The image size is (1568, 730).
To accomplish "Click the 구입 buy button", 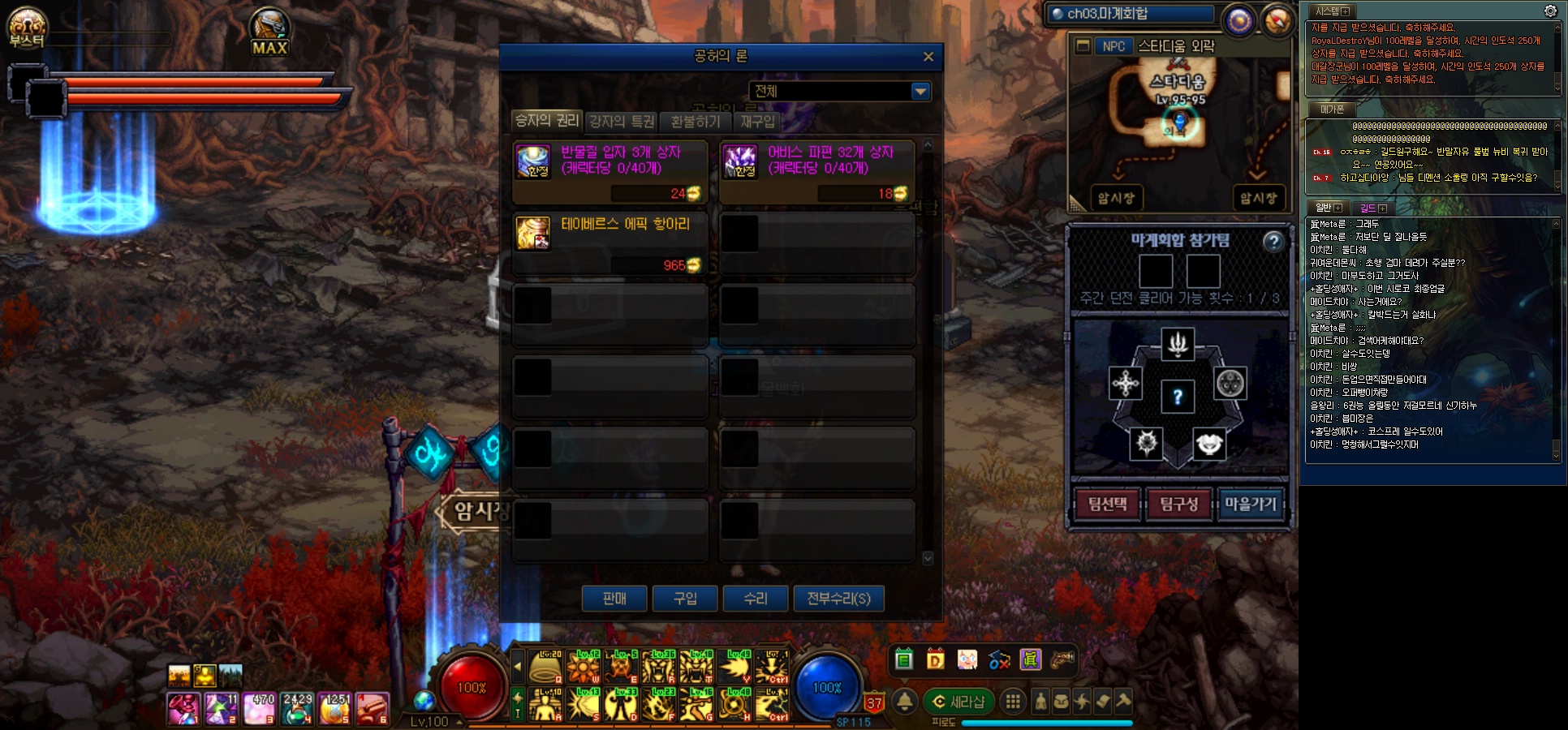I will click(685, 599).
